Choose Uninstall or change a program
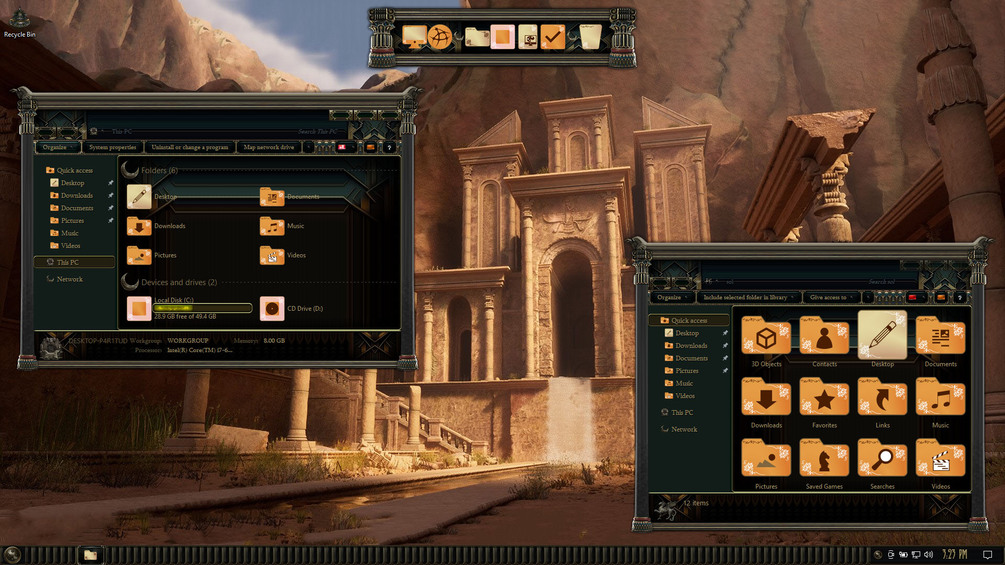 pos(192,147)
